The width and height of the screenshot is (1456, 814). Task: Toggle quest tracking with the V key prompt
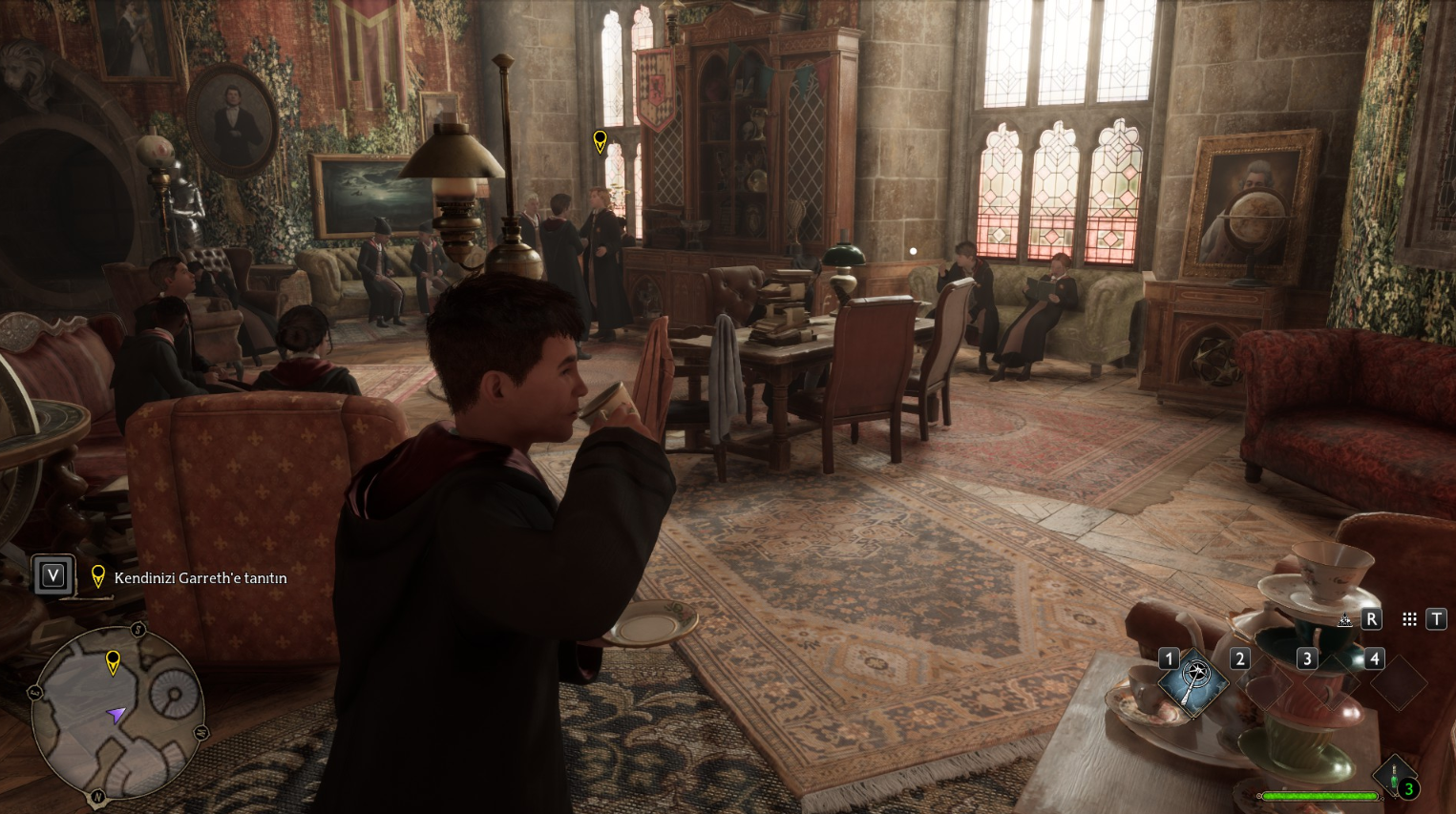click(x=53, y=574)
